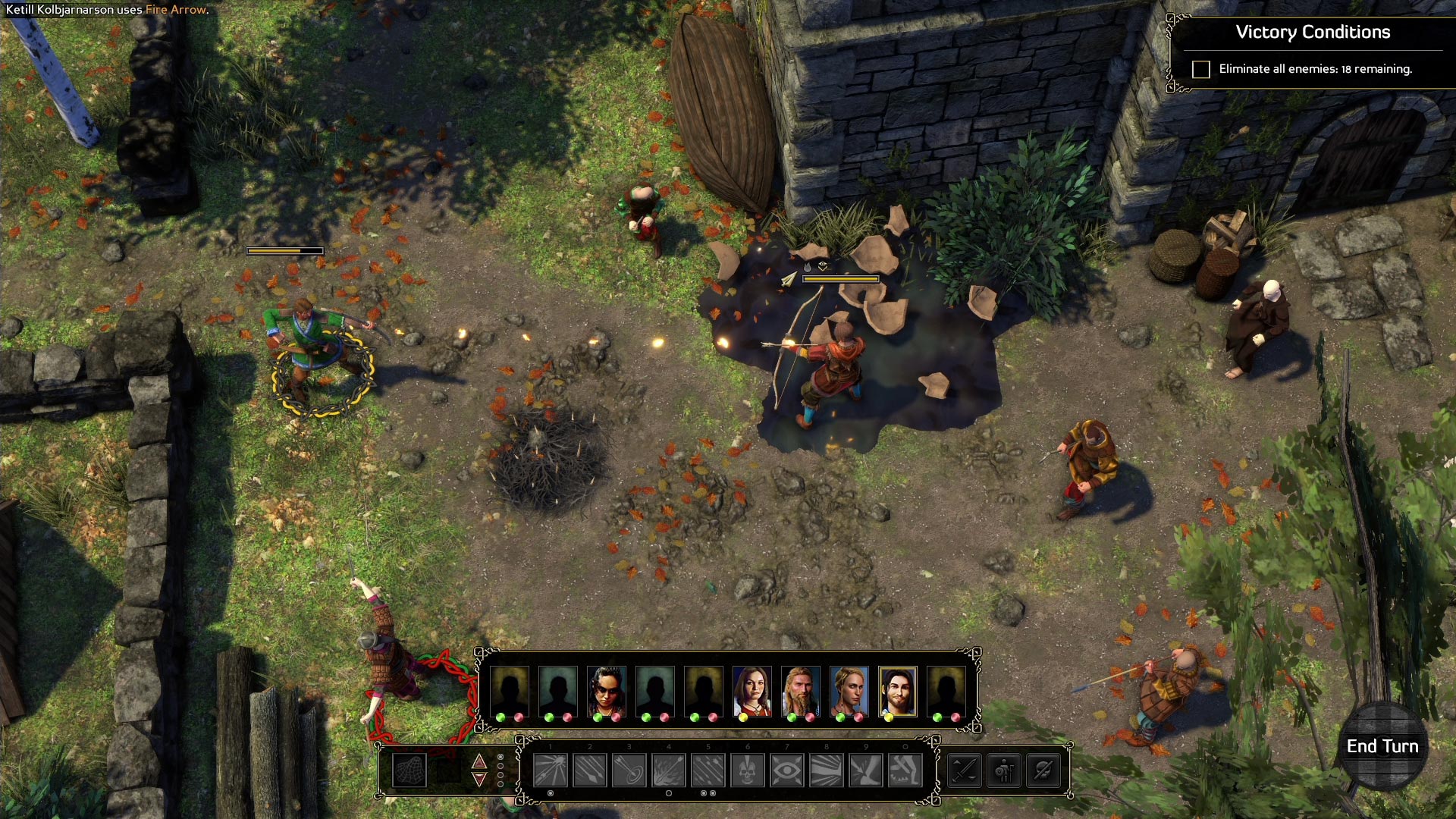The image size is (1456, 819).
Task: Select the leg-in-bear-trap ability
Action: pyautogui.click(x=905, y=771)
